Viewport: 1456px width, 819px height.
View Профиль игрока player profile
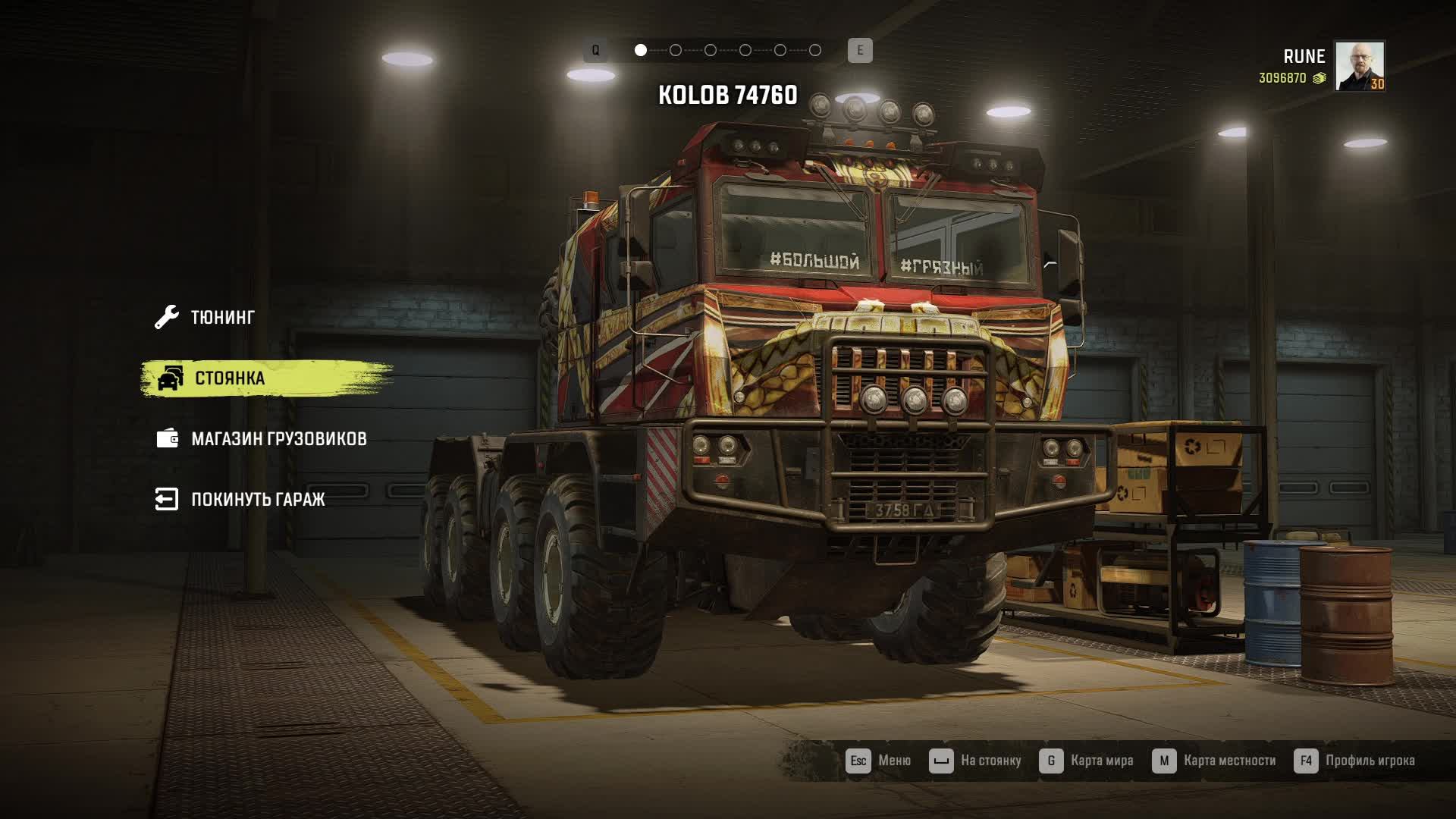[x=1354, y=761]
